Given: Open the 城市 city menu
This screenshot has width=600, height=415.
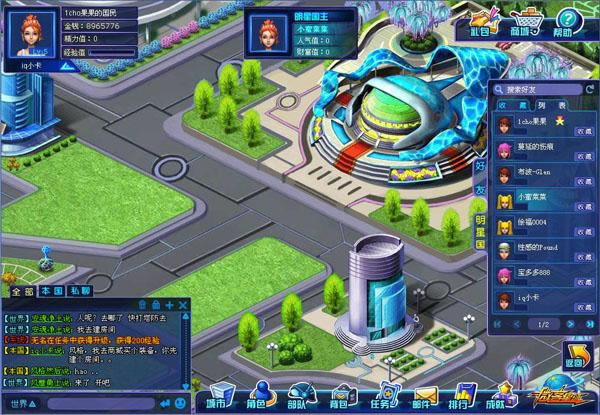Looking at the screenshot, I should coord(215,396).
